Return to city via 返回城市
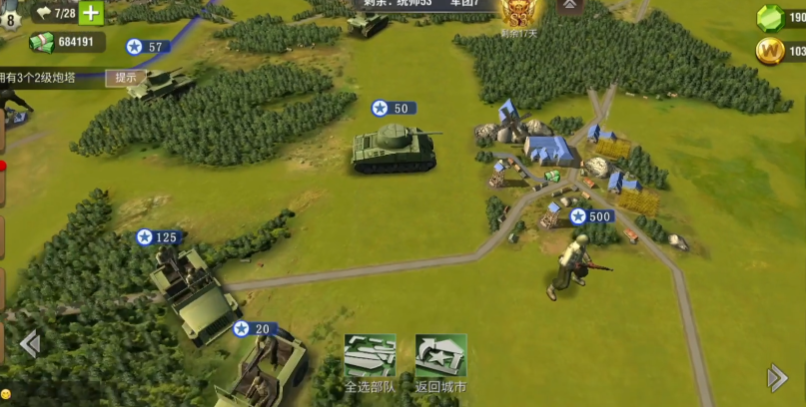This screenshot has width=806, height=407. [x=441, y=362]
